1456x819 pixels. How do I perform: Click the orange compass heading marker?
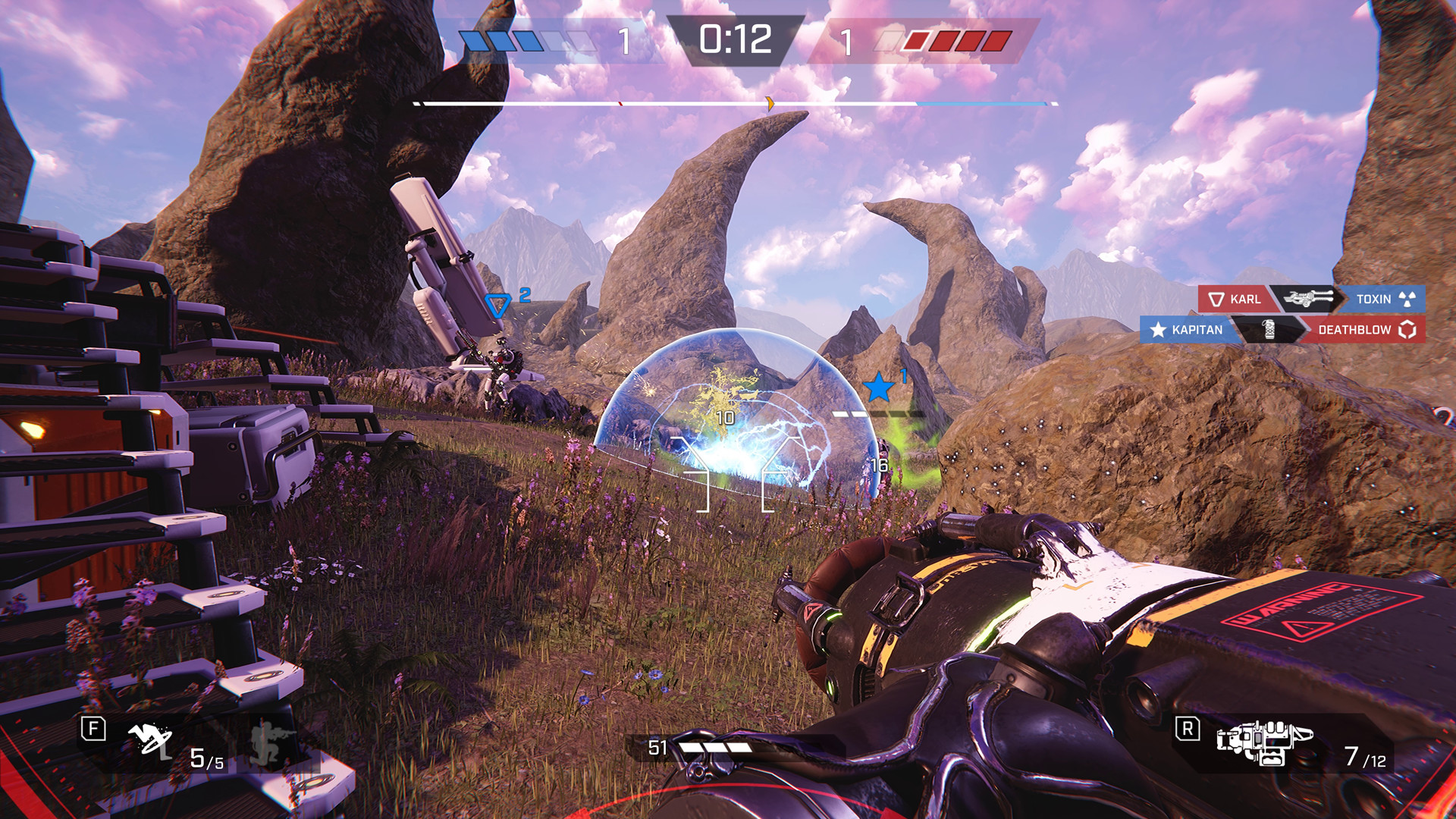[x=770, y=104]
